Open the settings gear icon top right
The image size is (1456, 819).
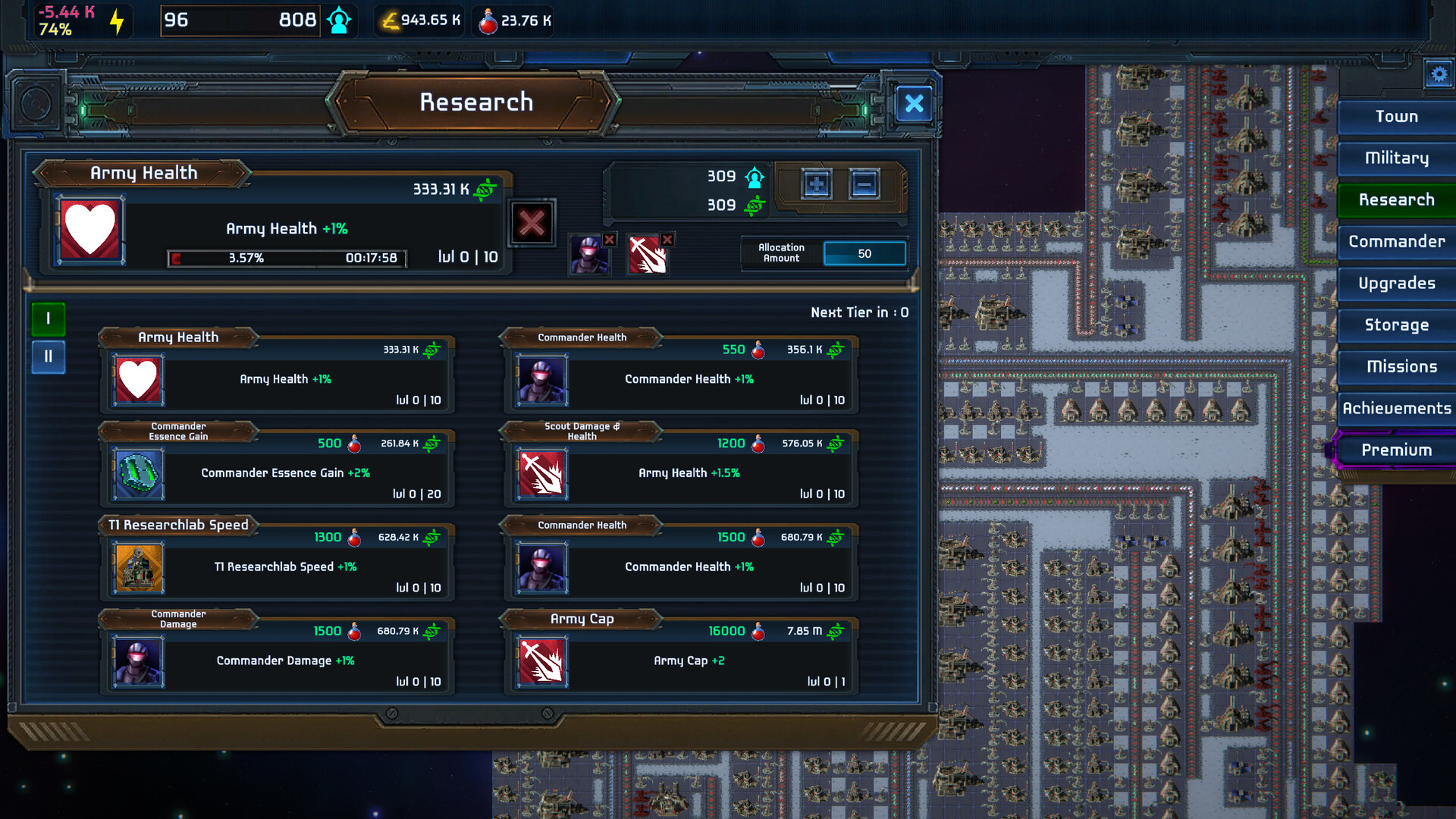1439,74
